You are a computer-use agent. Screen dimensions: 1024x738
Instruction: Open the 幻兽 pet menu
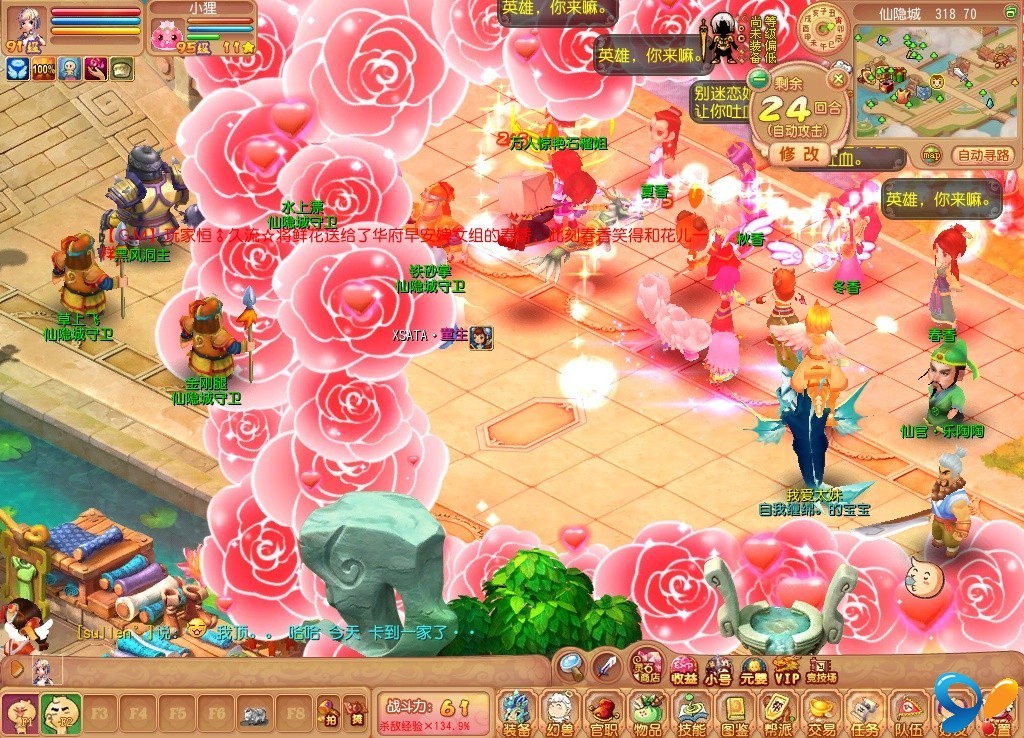pyautogui.click(x=559, y=712)
